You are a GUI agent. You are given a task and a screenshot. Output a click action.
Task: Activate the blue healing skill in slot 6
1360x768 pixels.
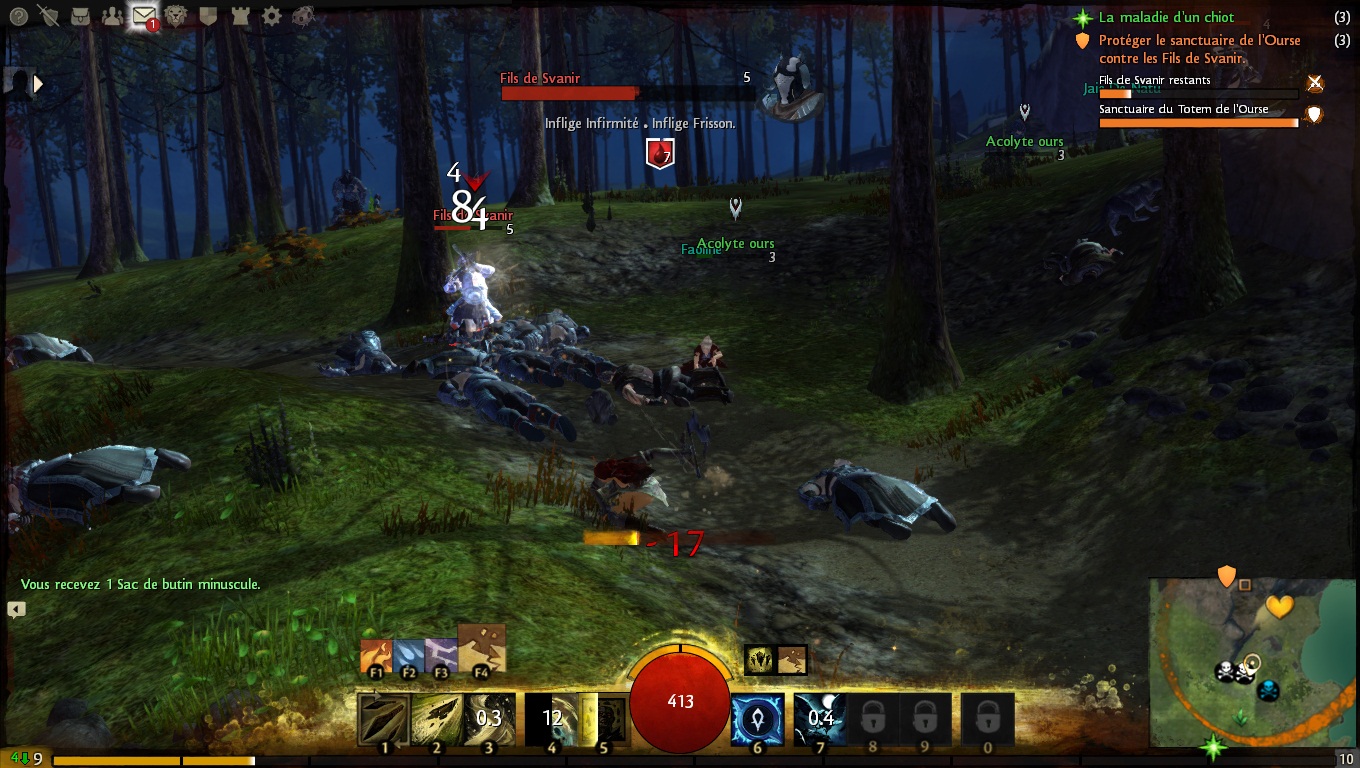[x=758, y=719]
